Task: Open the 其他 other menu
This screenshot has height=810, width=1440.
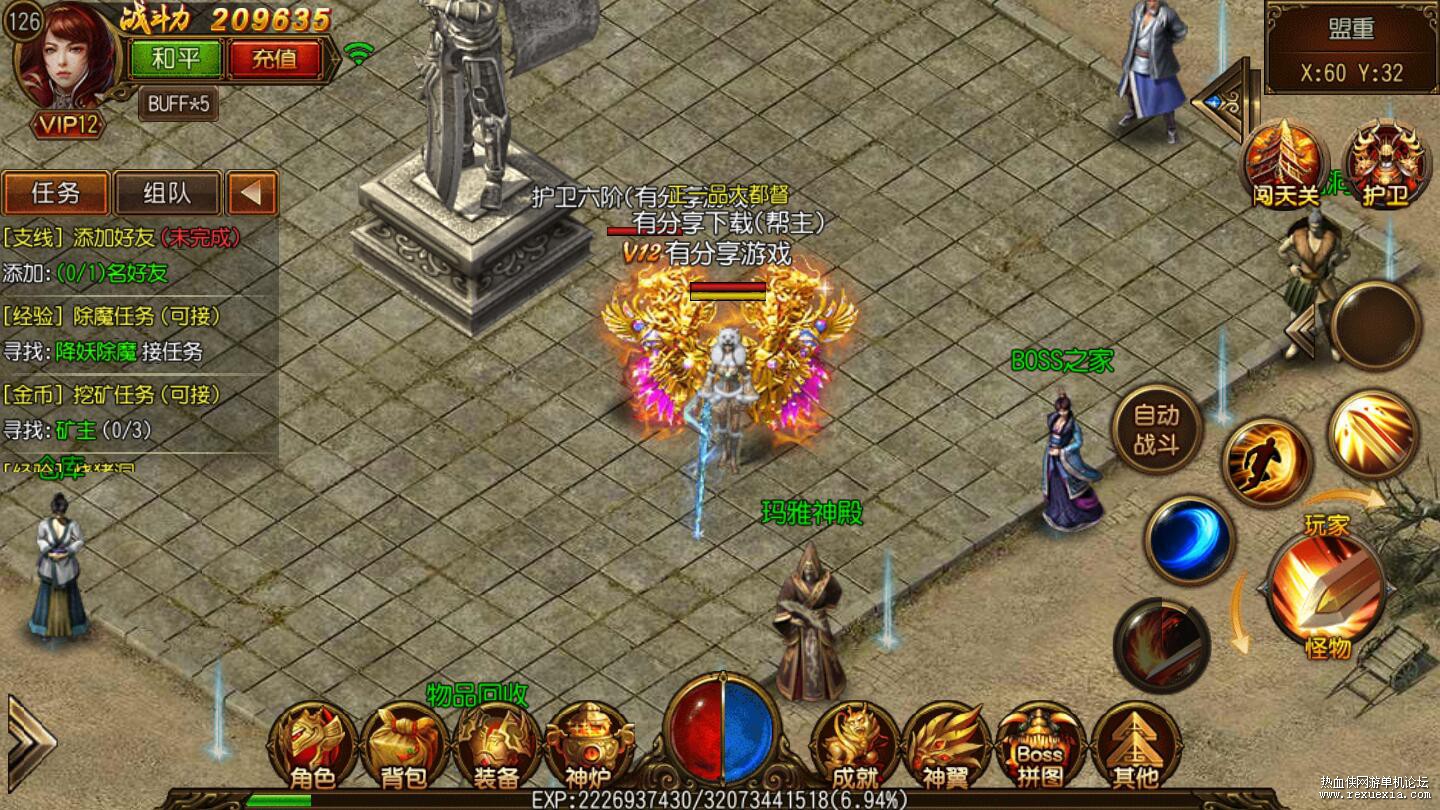Action: [x=1135, y=747]
